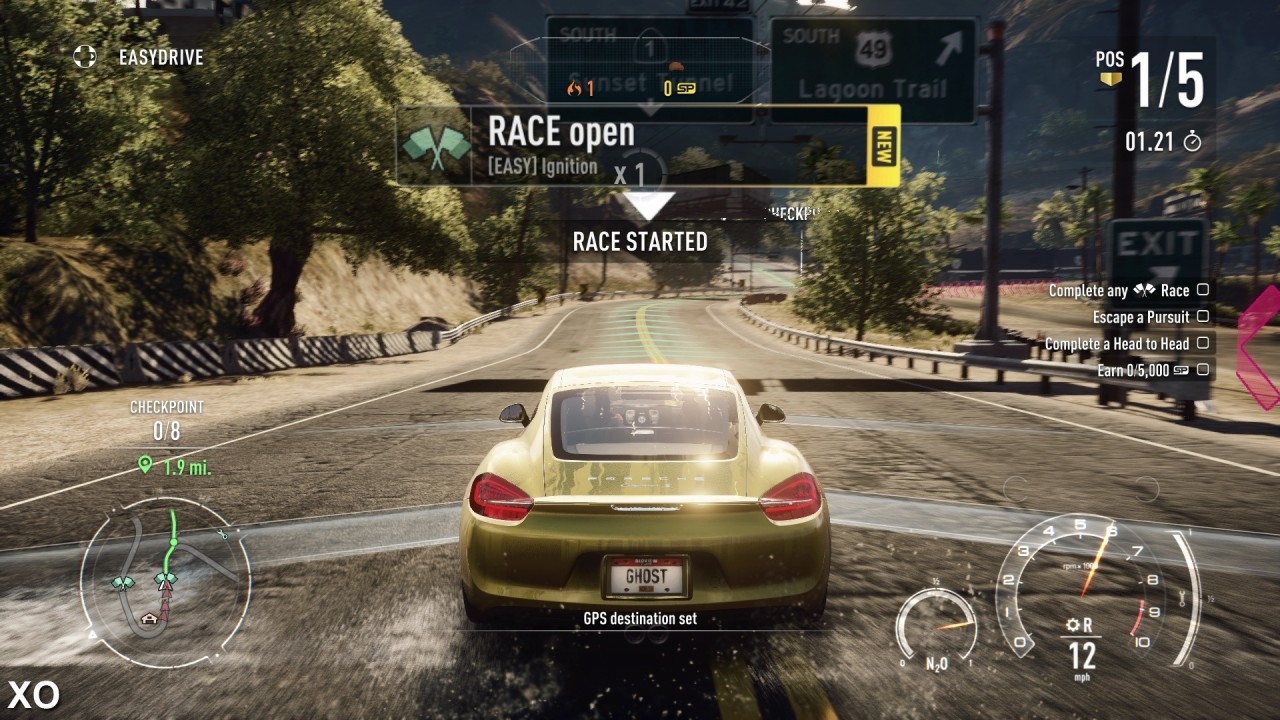Toggle the Escape a Pursuit objective checkbox
Screen dimensions: 1280x720
click(x=1203, y=317)
